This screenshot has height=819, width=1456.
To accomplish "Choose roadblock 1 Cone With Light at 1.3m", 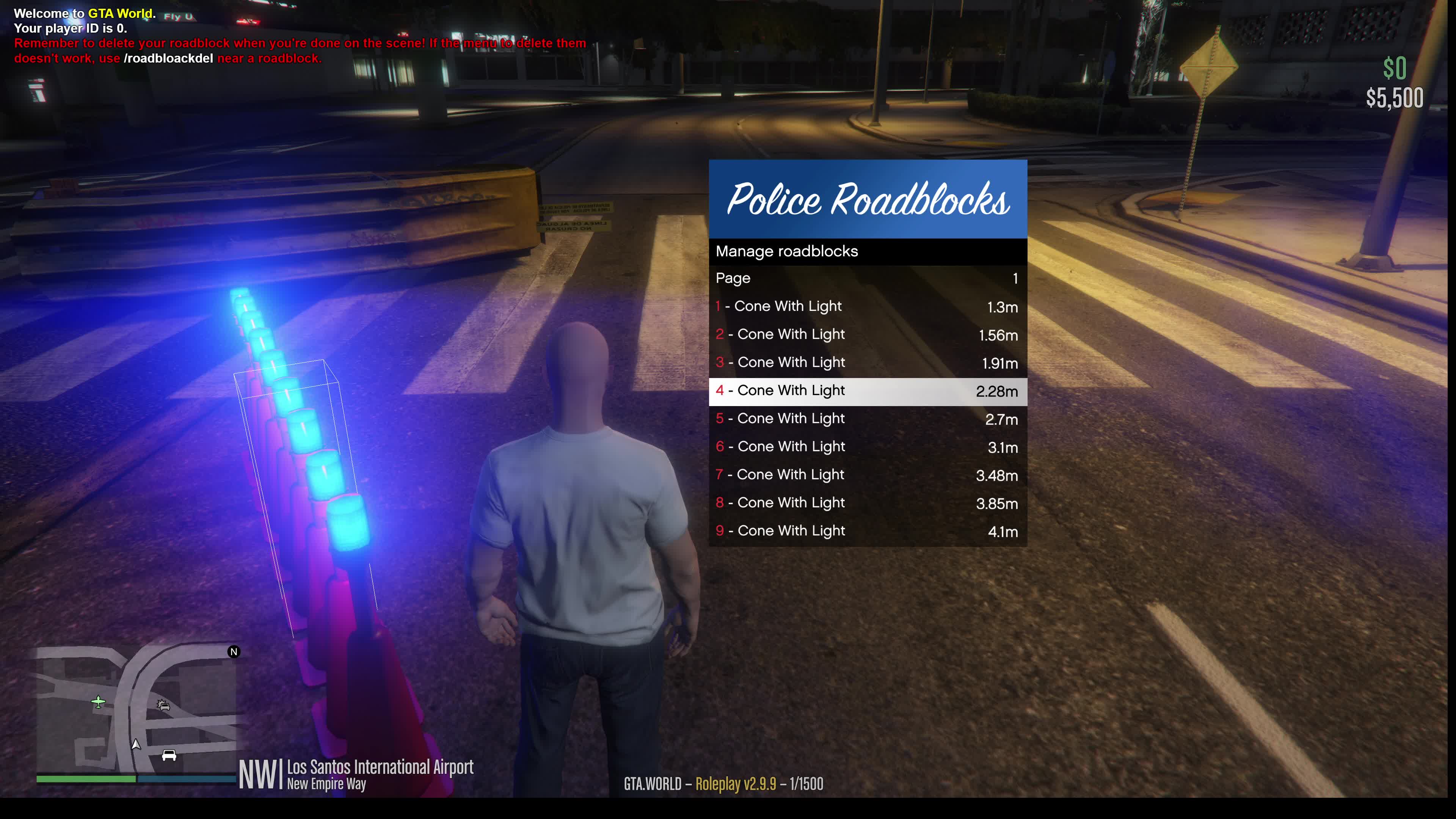I will point(867,307).
